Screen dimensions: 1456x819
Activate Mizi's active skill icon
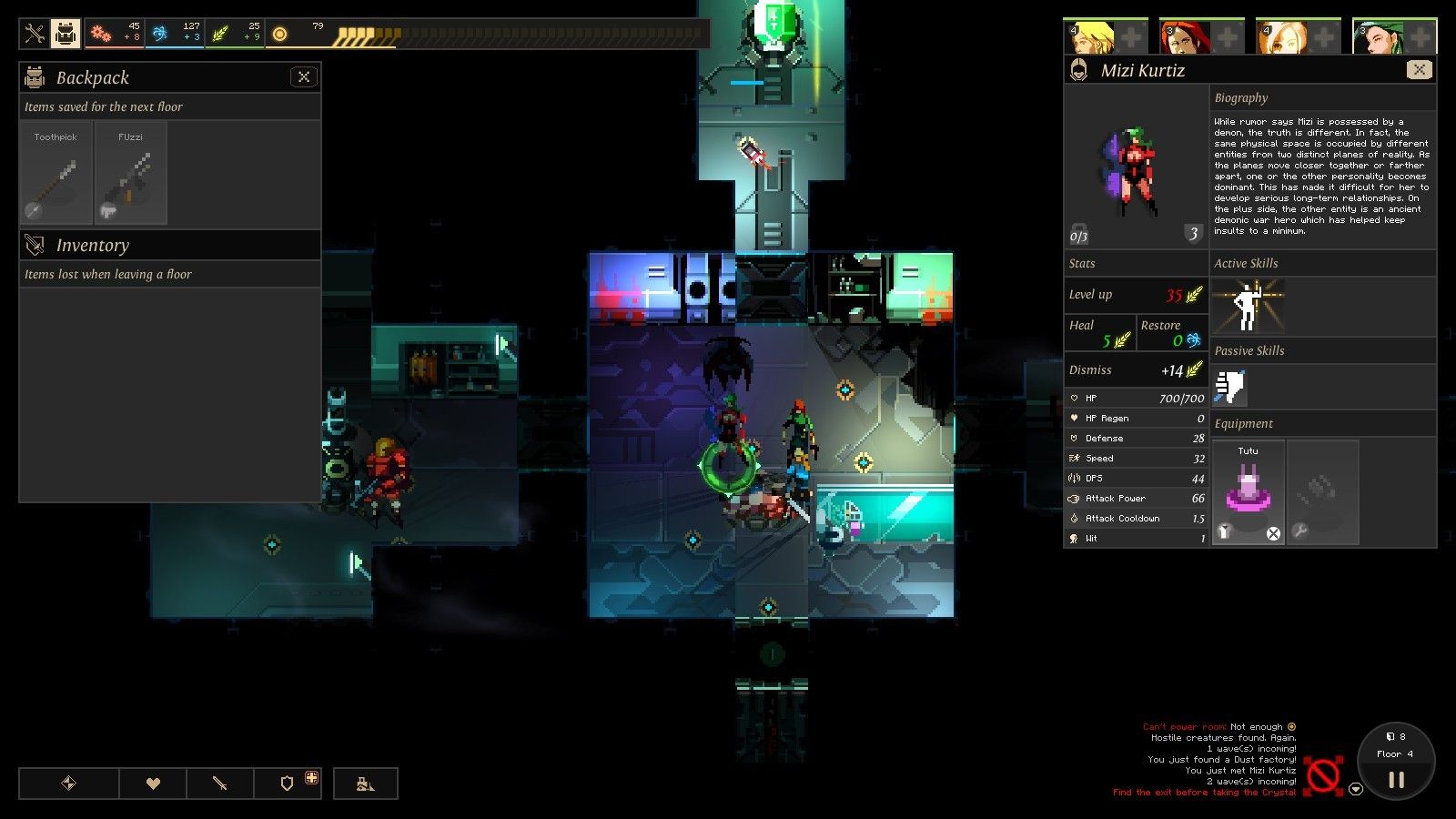pos(1248,306)
